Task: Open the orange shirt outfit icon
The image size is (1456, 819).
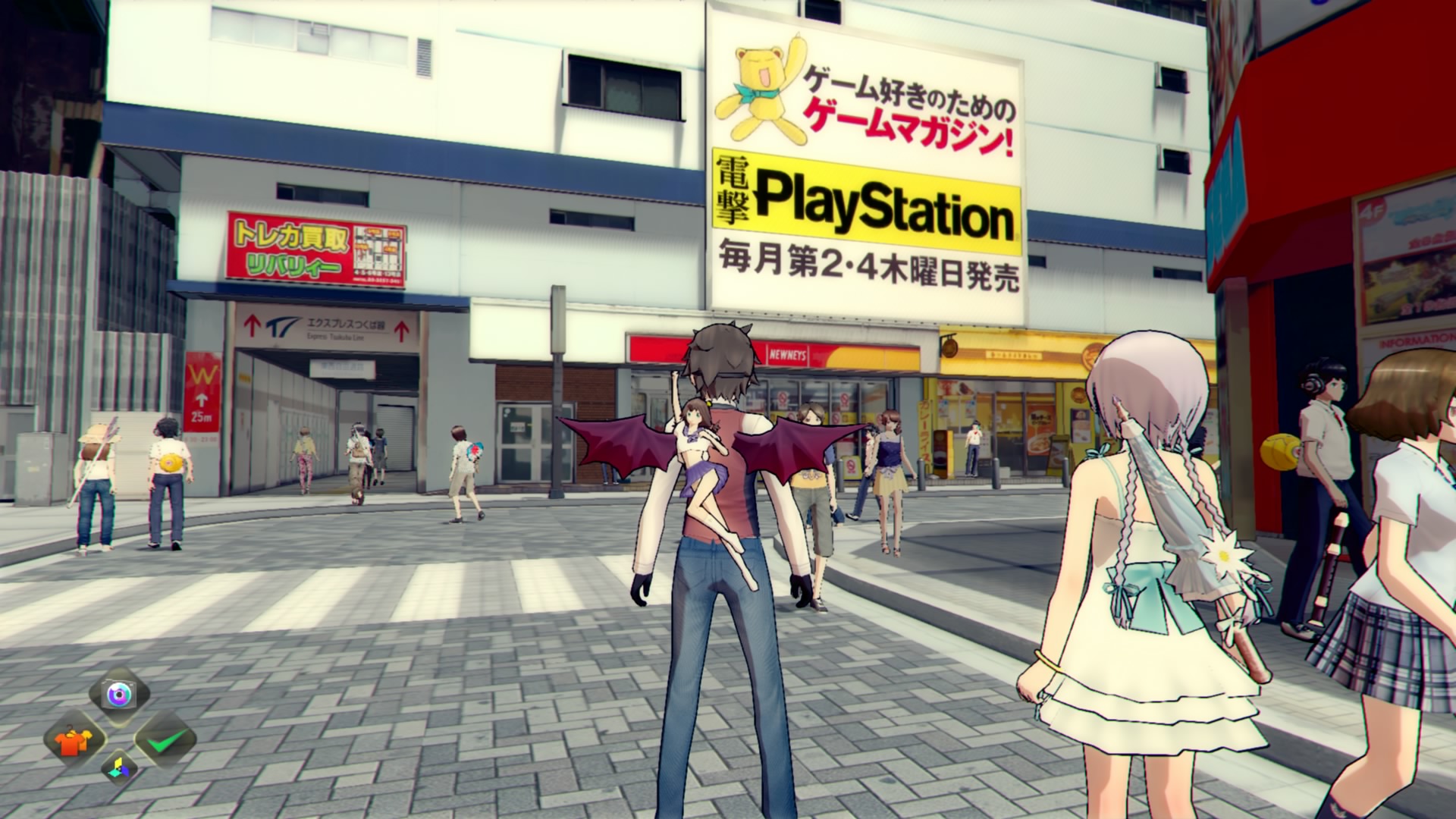Action: pos(75,739)
